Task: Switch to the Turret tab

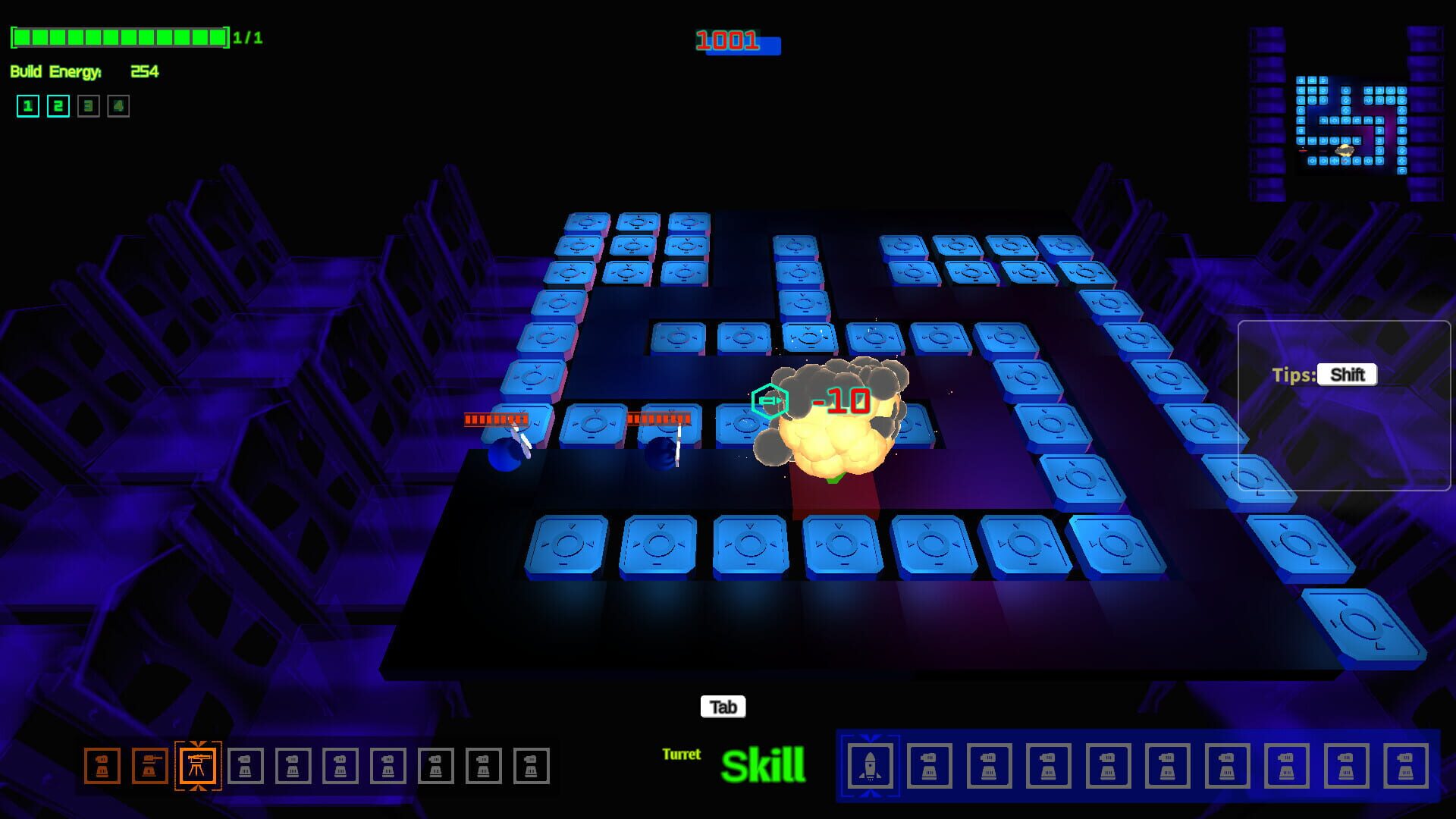Action: (682, 755)
